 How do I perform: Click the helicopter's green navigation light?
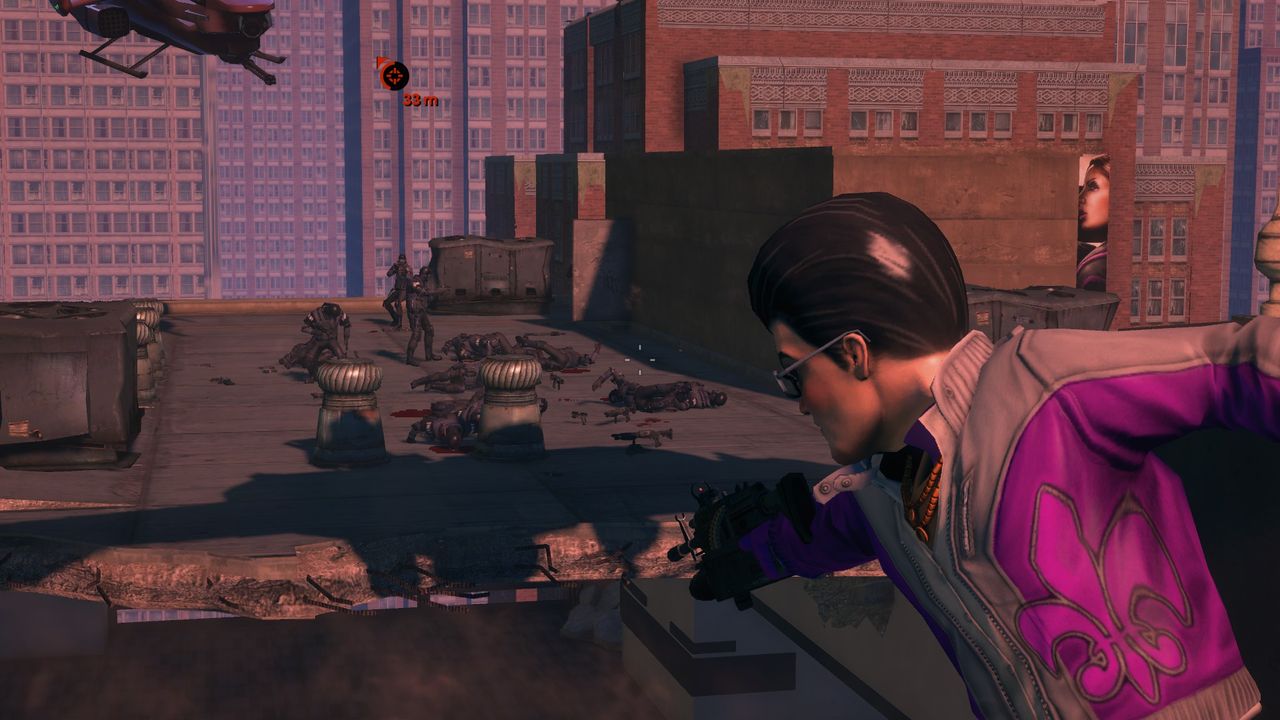56,5
